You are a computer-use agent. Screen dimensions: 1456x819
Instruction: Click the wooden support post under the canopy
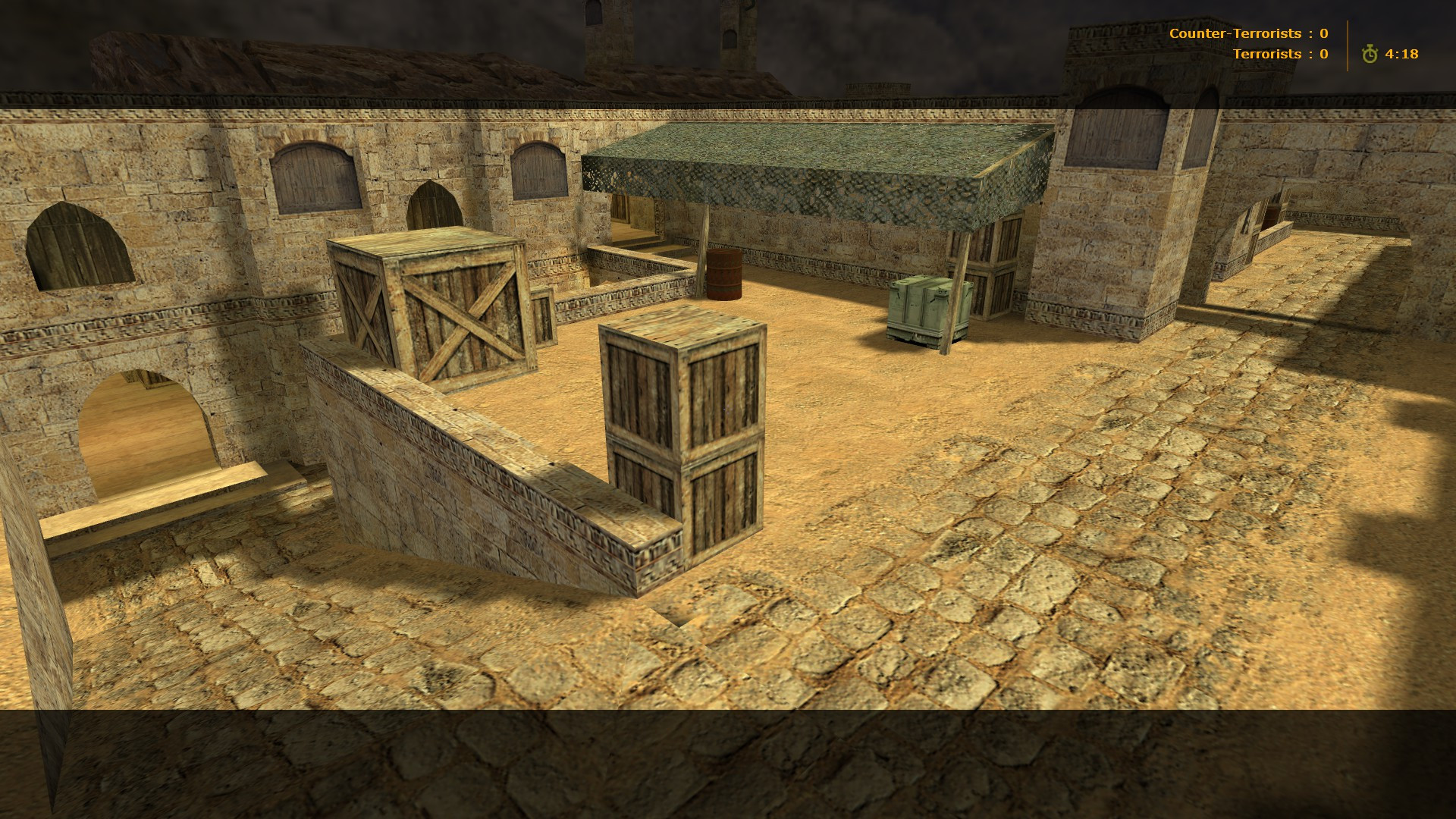704,243
